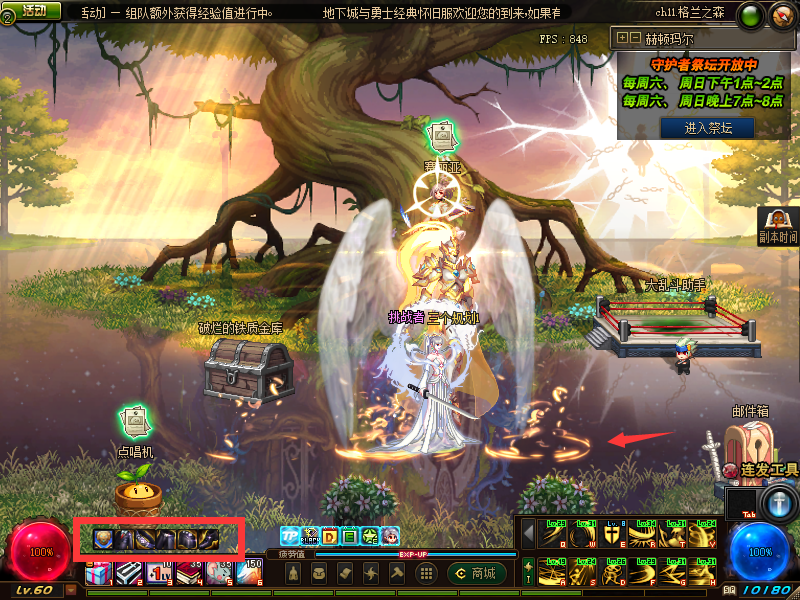Select the gold shield equipment icon
Image resolution: width=800 pixels, height=600 pixels.
(x=102, y=540)
